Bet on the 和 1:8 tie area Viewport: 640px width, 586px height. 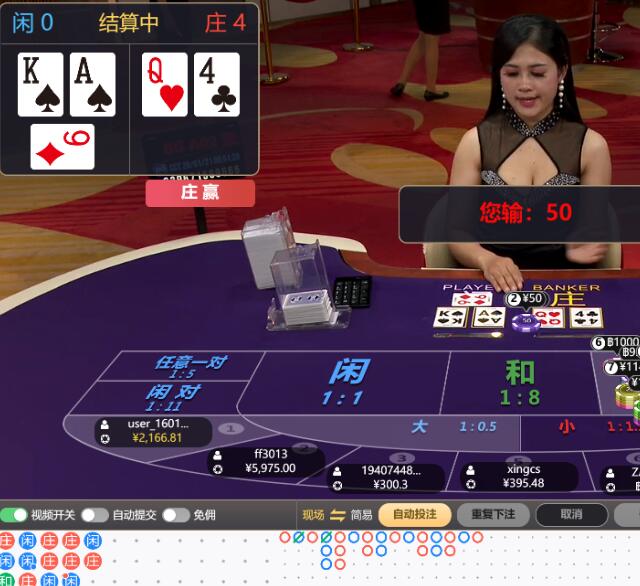pos(519,381)
